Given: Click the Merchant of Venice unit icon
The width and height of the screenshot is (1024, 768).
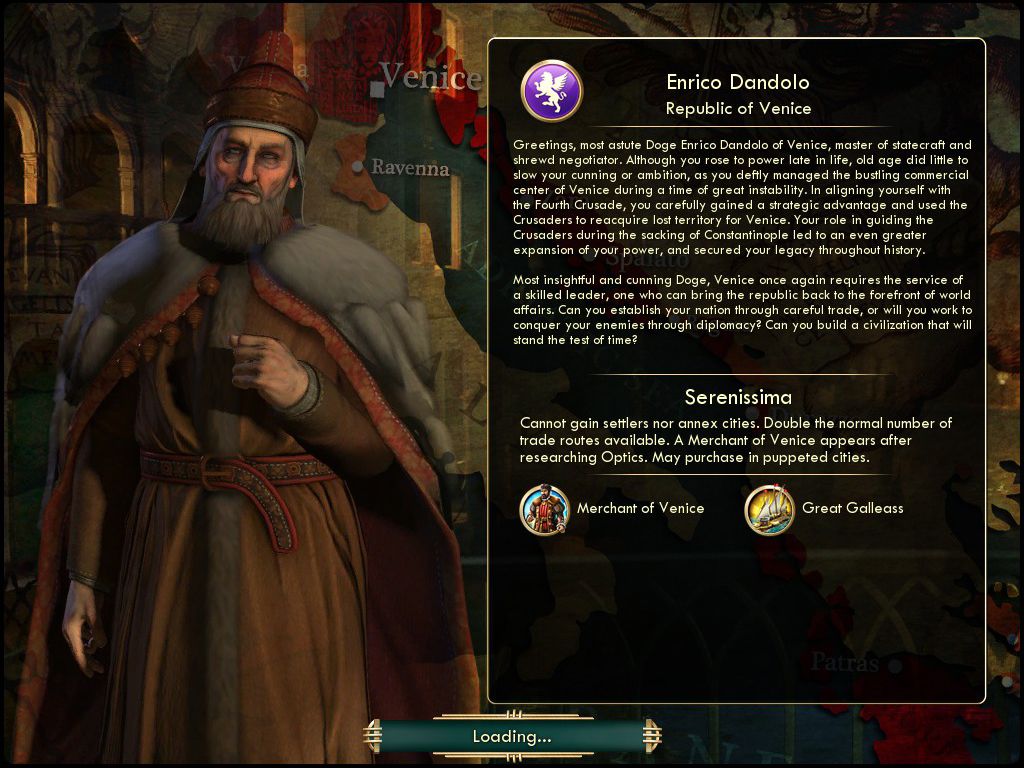Looking at the screenshot, I should 544,509.
